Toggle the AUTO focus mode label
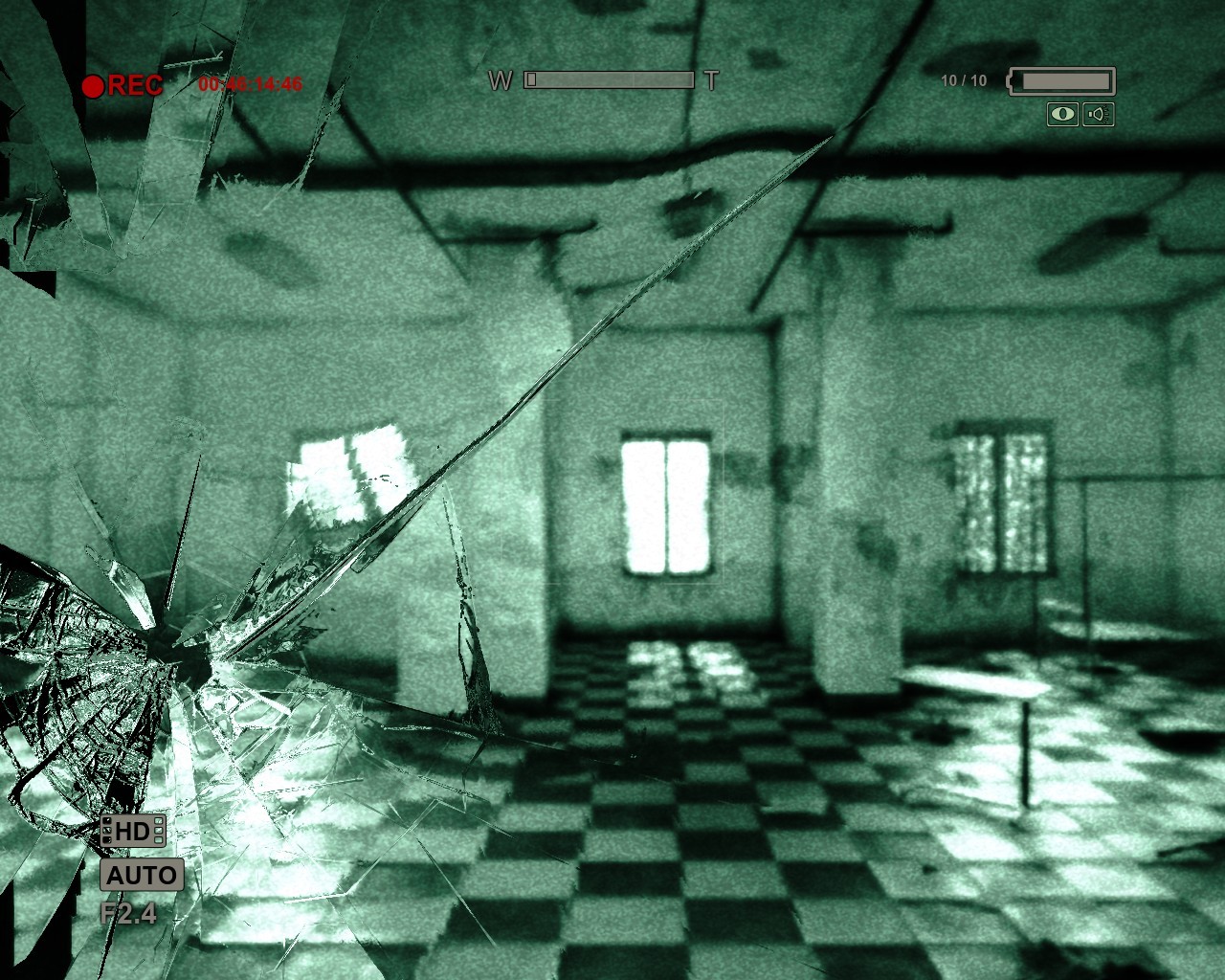This screenshot has width=1225, height=980. [141, 875]
